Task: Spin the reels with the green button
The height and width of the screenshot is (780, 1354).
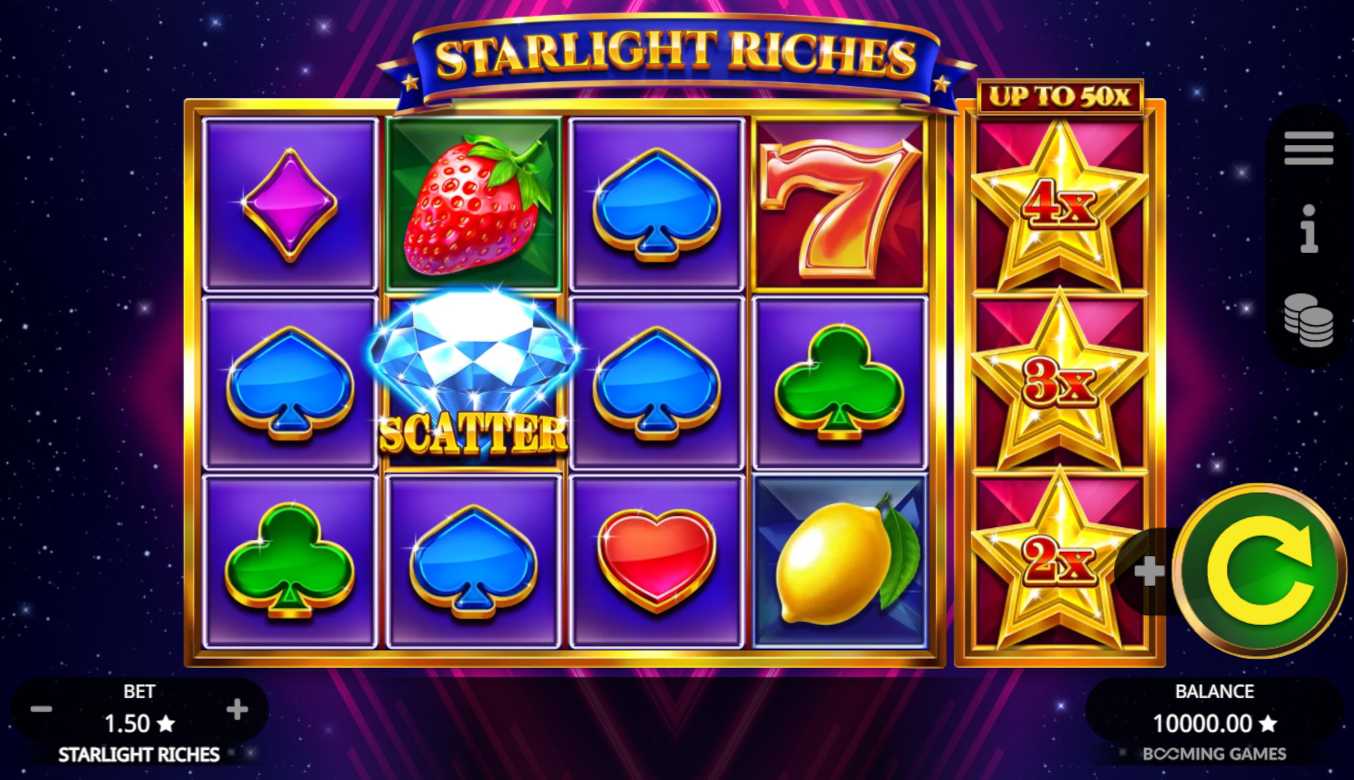Action: [1259, 571]
